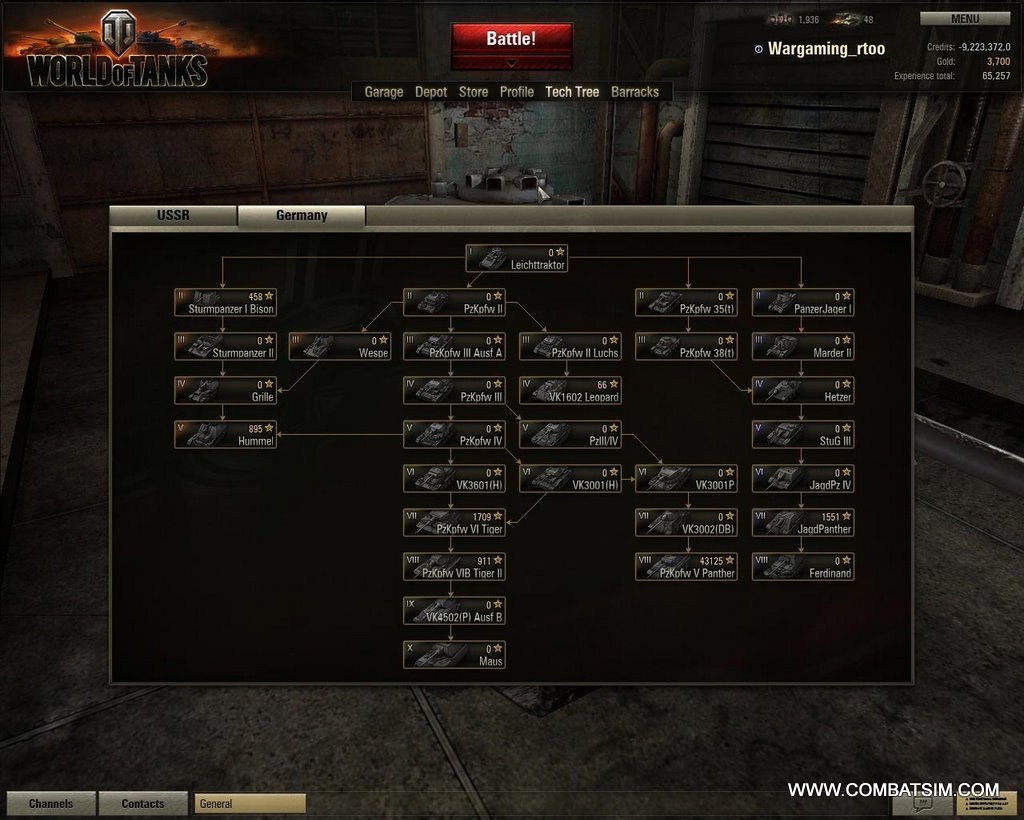The height and width of the screenshot is (820, 1024).
Task: Select the Germany nation tab
Action: [x=301, y=215]
